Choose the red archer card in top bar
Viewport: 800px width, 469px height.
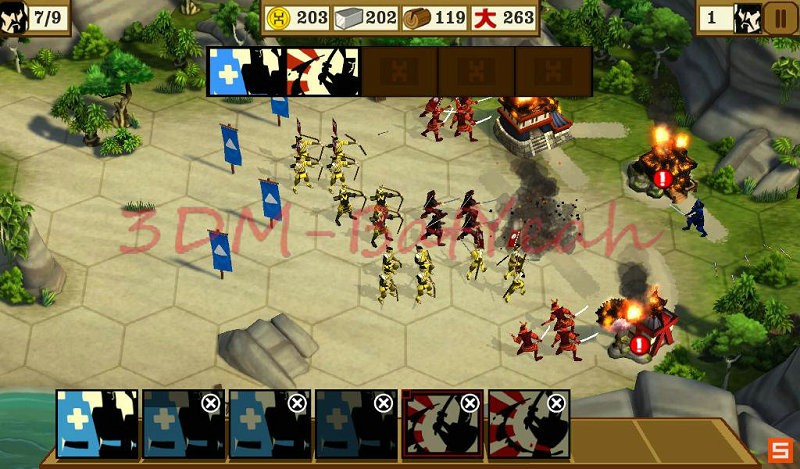click(x=323, y=71)
